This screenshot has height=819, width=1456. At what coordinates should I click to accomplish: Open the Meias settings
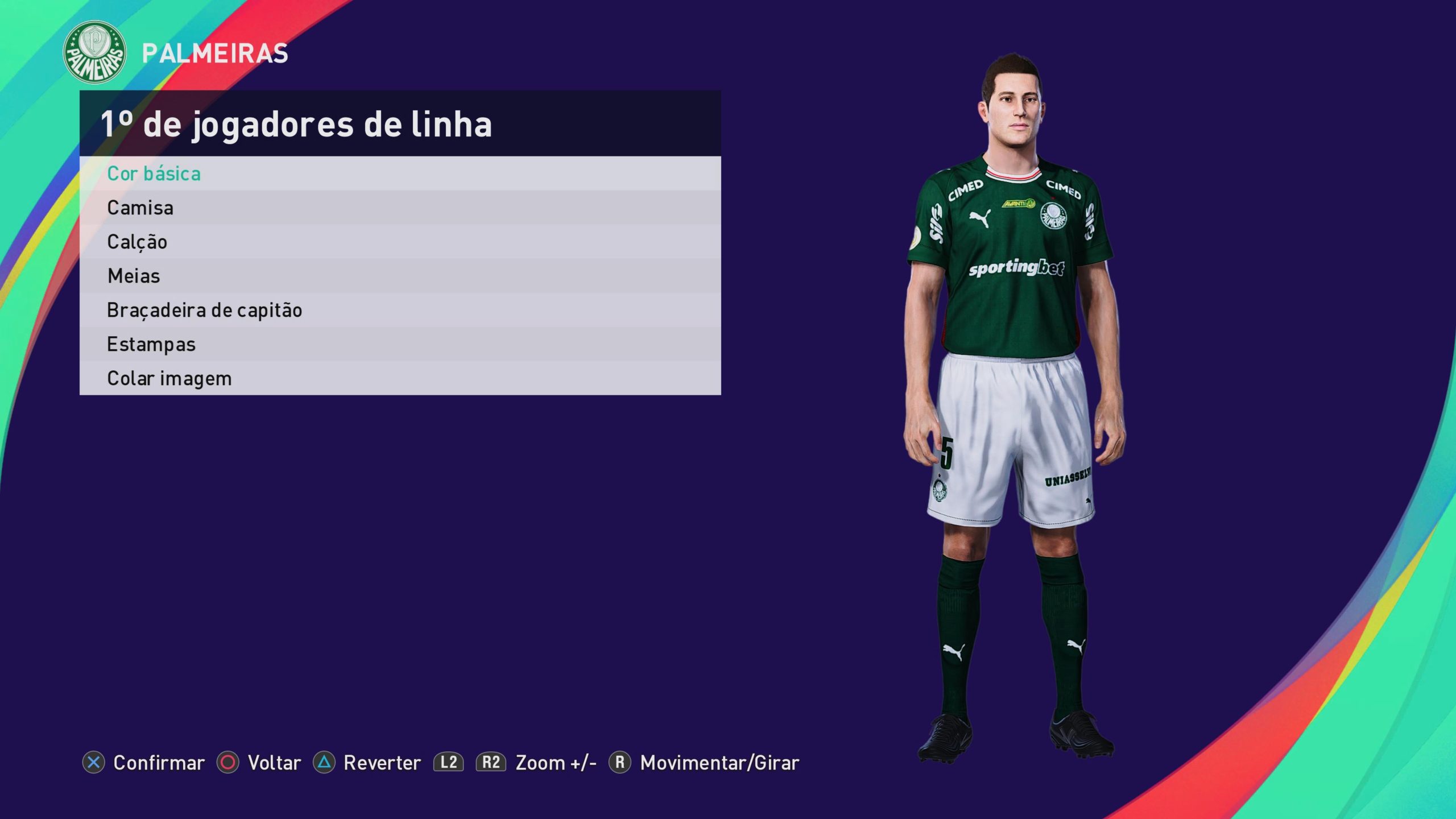click(134, 276)
